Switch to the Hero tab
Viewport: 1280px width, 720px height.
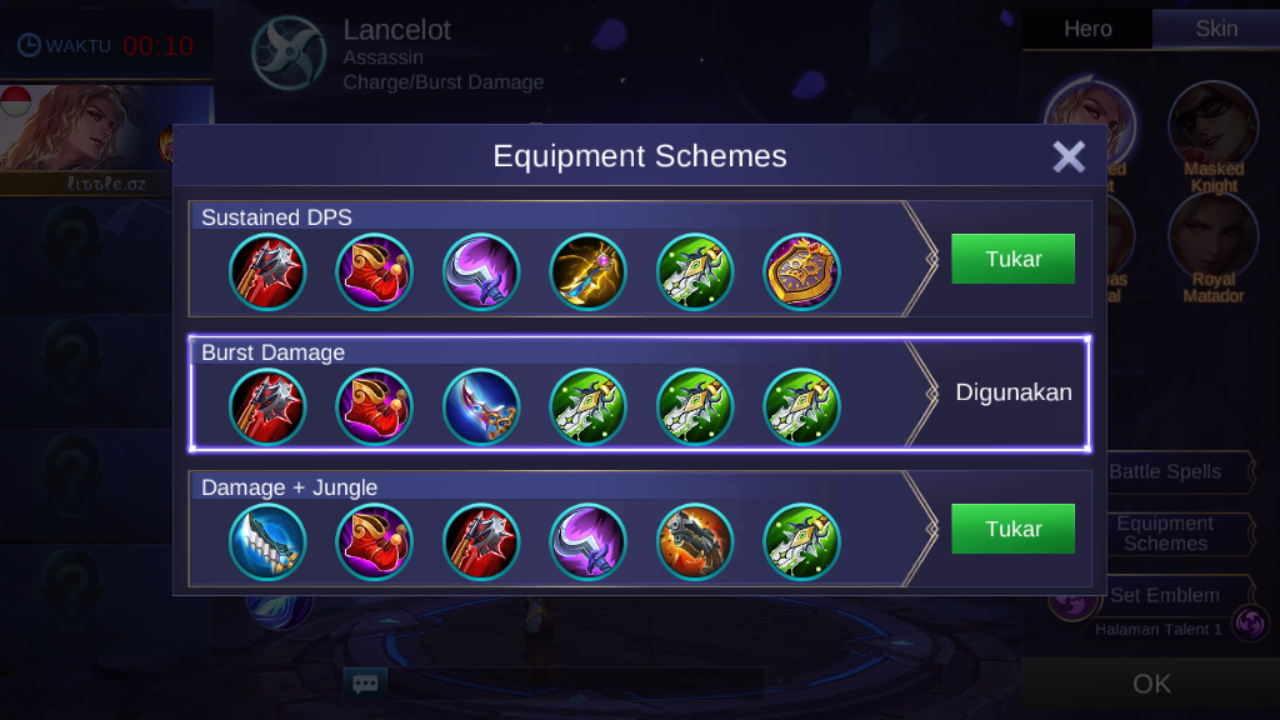1087,29
